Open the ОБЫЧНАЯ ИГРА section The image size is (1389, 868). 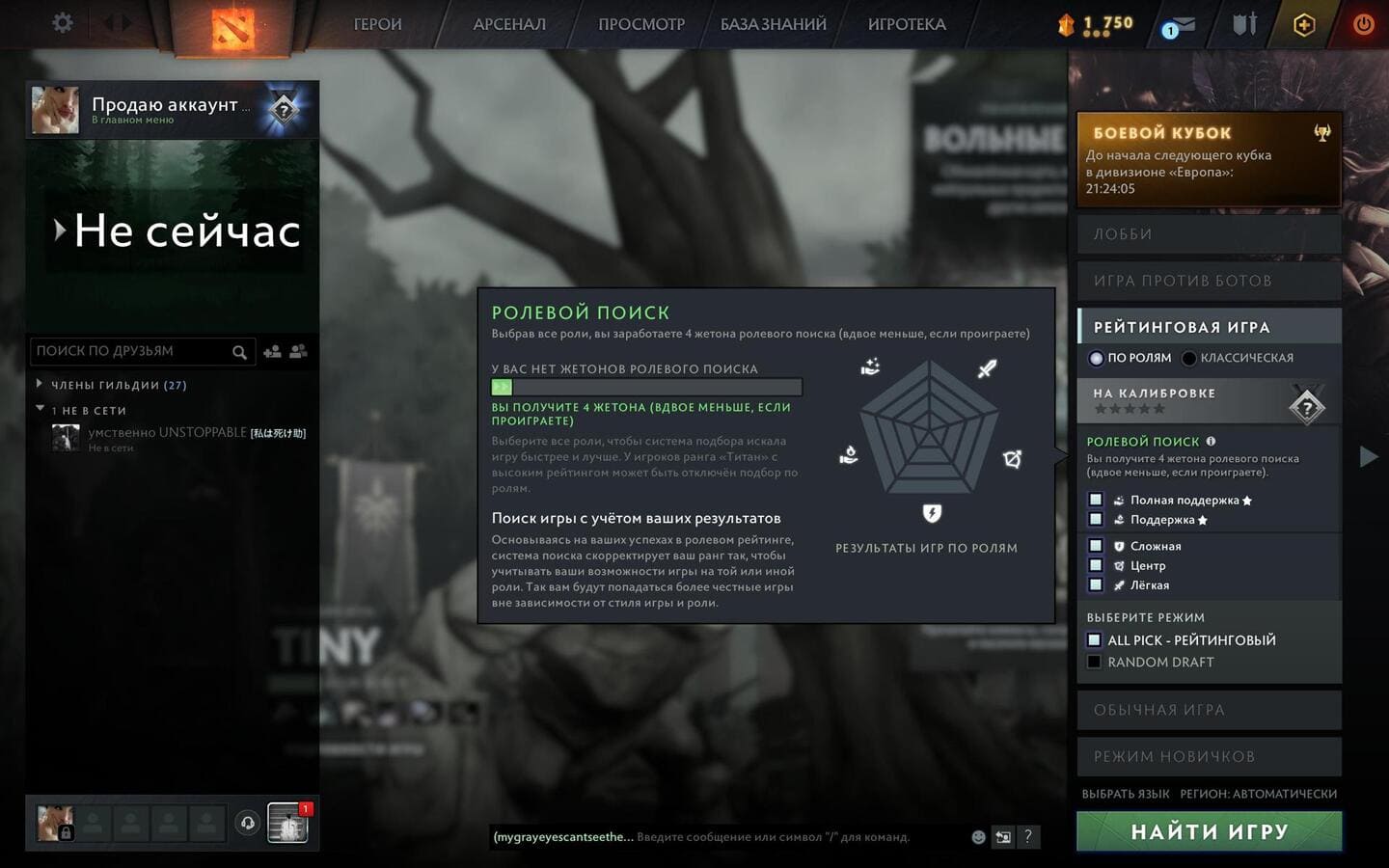(x=1209, y=710)
